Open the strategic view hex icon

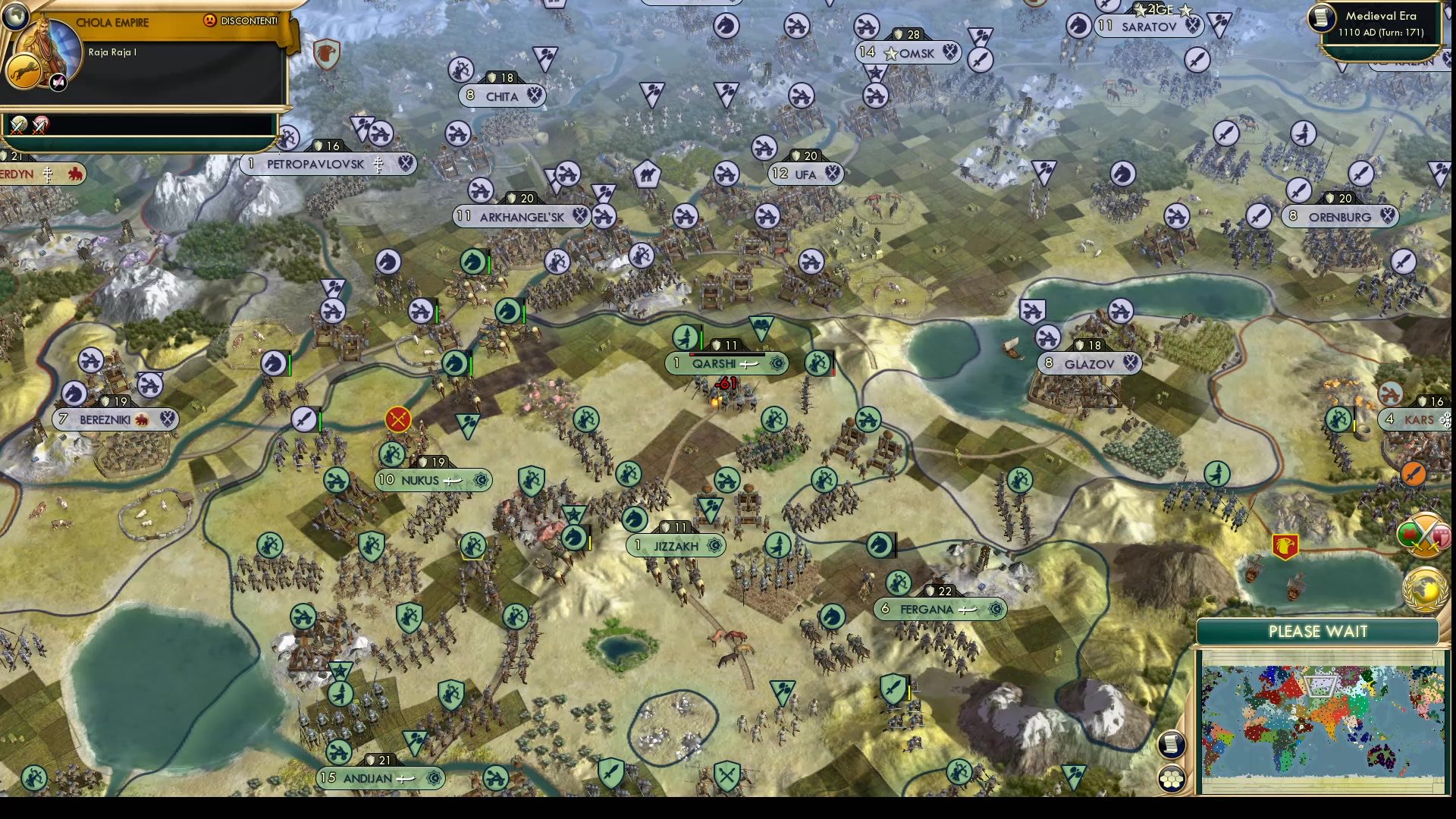pyautogui.click(x=1172, y=779)
